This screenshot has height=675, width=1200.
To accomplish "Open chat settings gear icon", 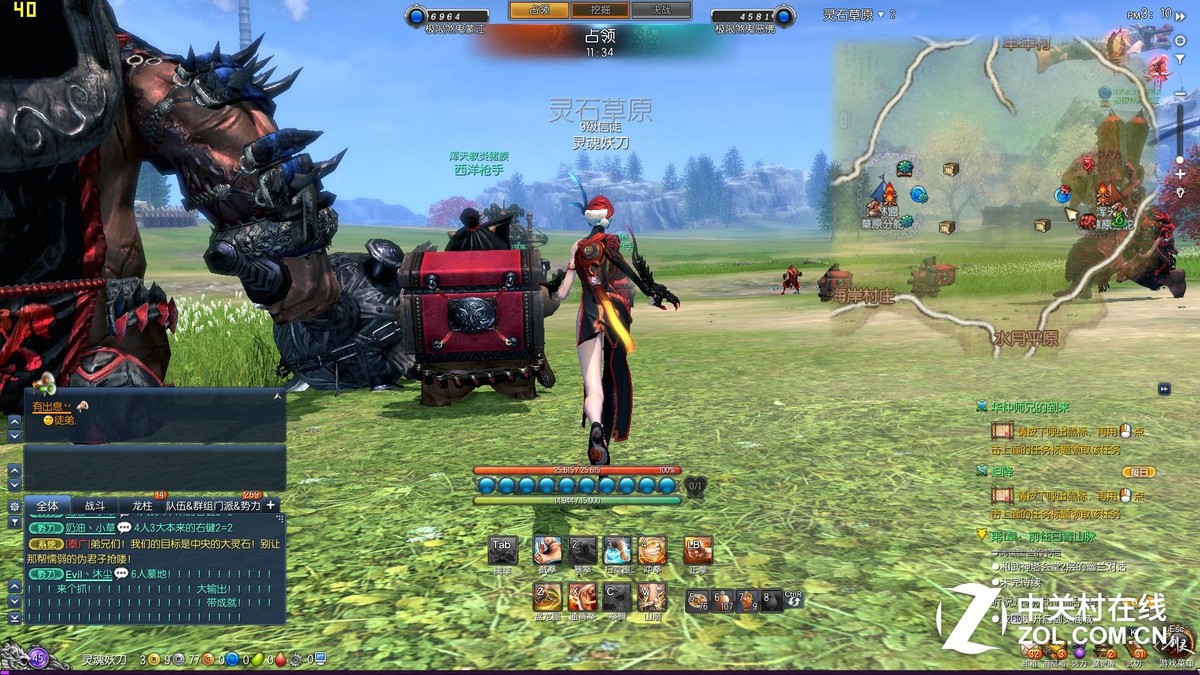I will (14, 506).
